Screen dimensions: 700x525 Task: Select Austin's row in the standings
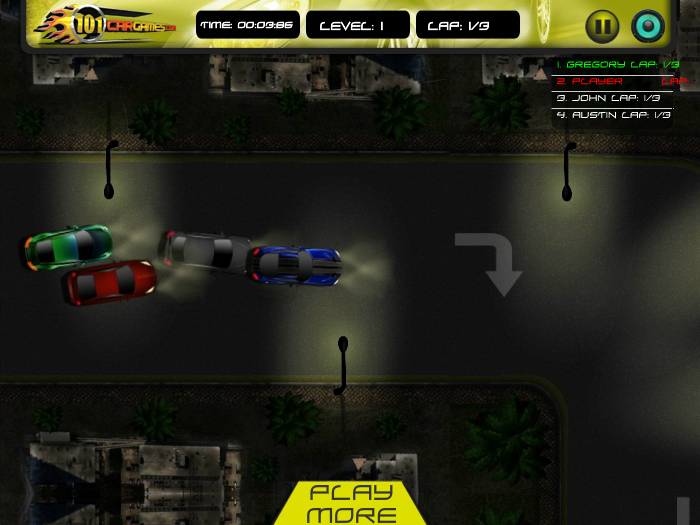(613, 115)
